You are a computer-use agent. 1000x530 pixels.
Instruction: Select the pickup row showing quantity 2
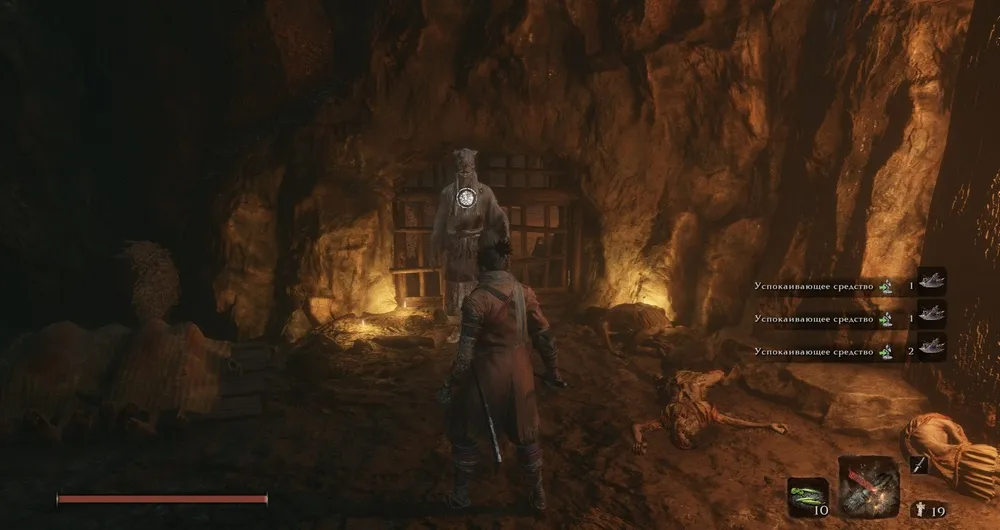(849, 351)
